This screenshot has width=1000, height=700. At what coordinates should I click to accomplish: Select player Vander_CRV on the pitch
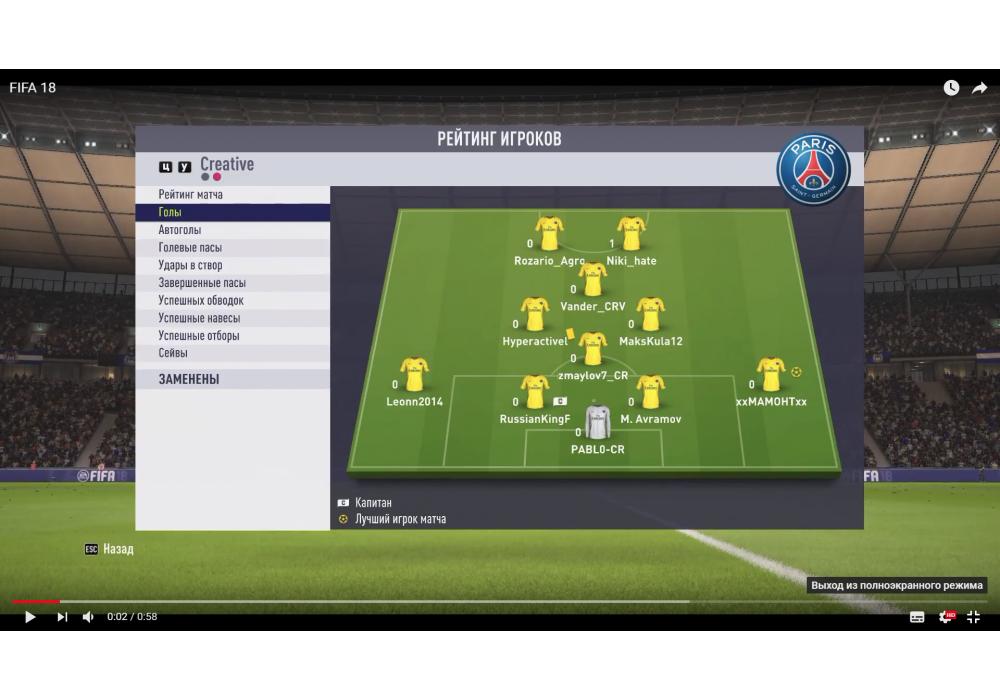[593, 282]
